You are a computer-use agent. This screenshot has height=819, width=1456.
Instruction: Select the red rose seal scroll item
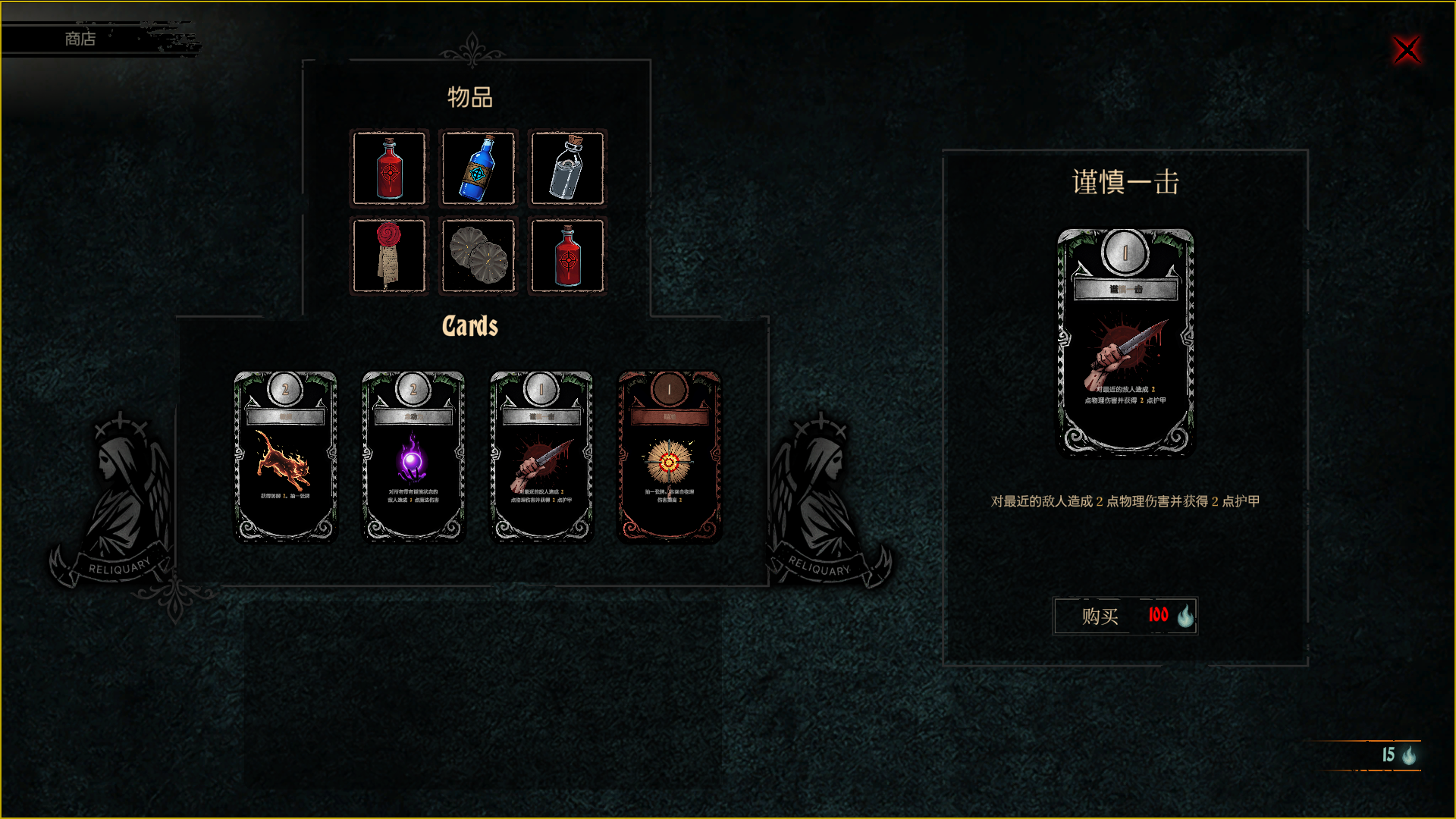click(389, 256)
